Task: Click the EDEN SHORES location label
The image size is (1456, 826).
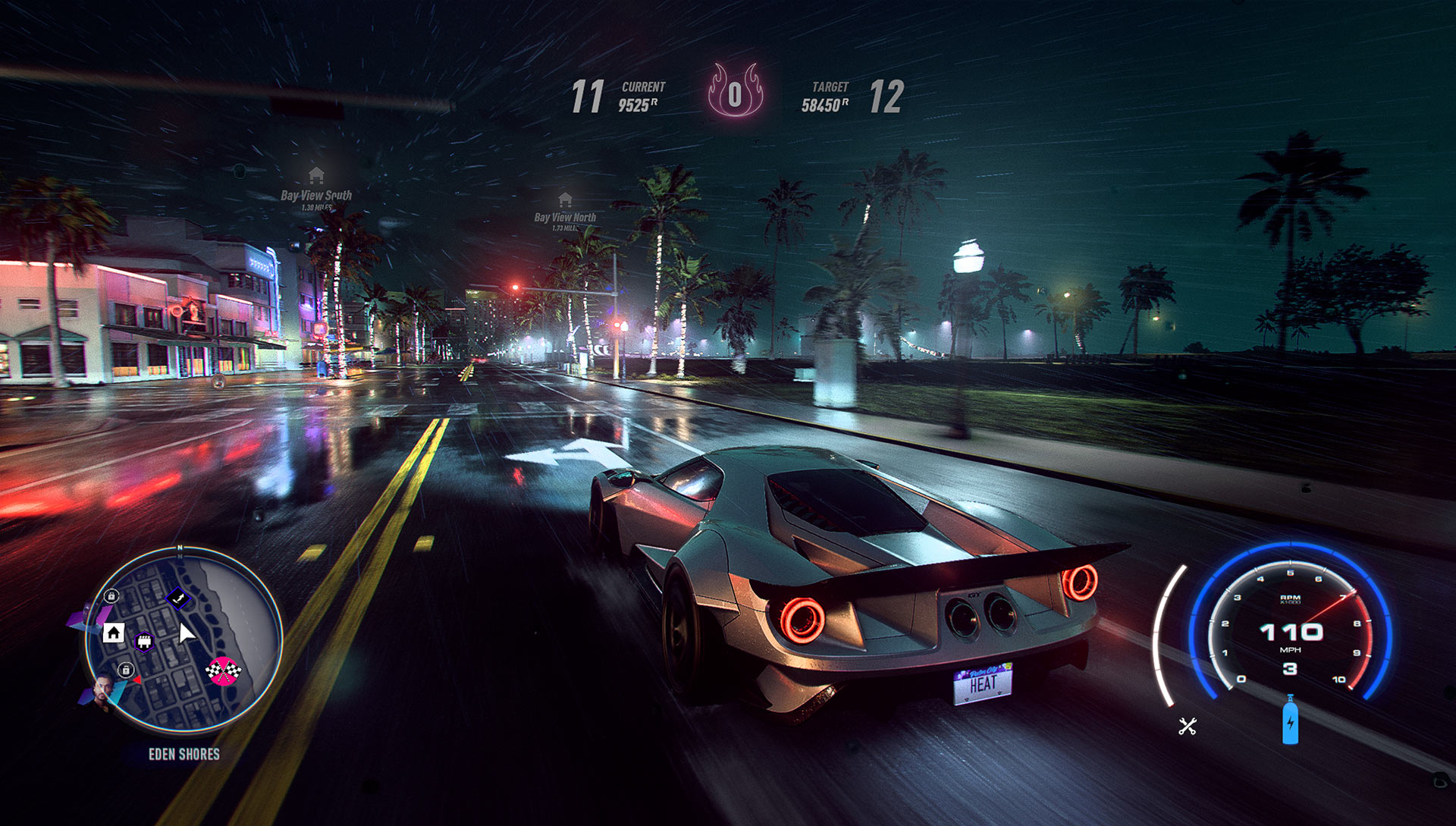Action: [x=184, y=754]
